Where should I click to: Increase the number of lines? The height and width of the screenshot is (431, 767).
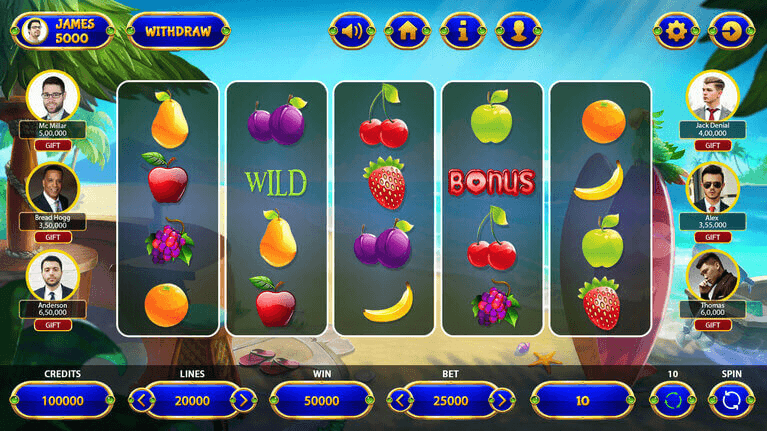click(x=242, y=401)
